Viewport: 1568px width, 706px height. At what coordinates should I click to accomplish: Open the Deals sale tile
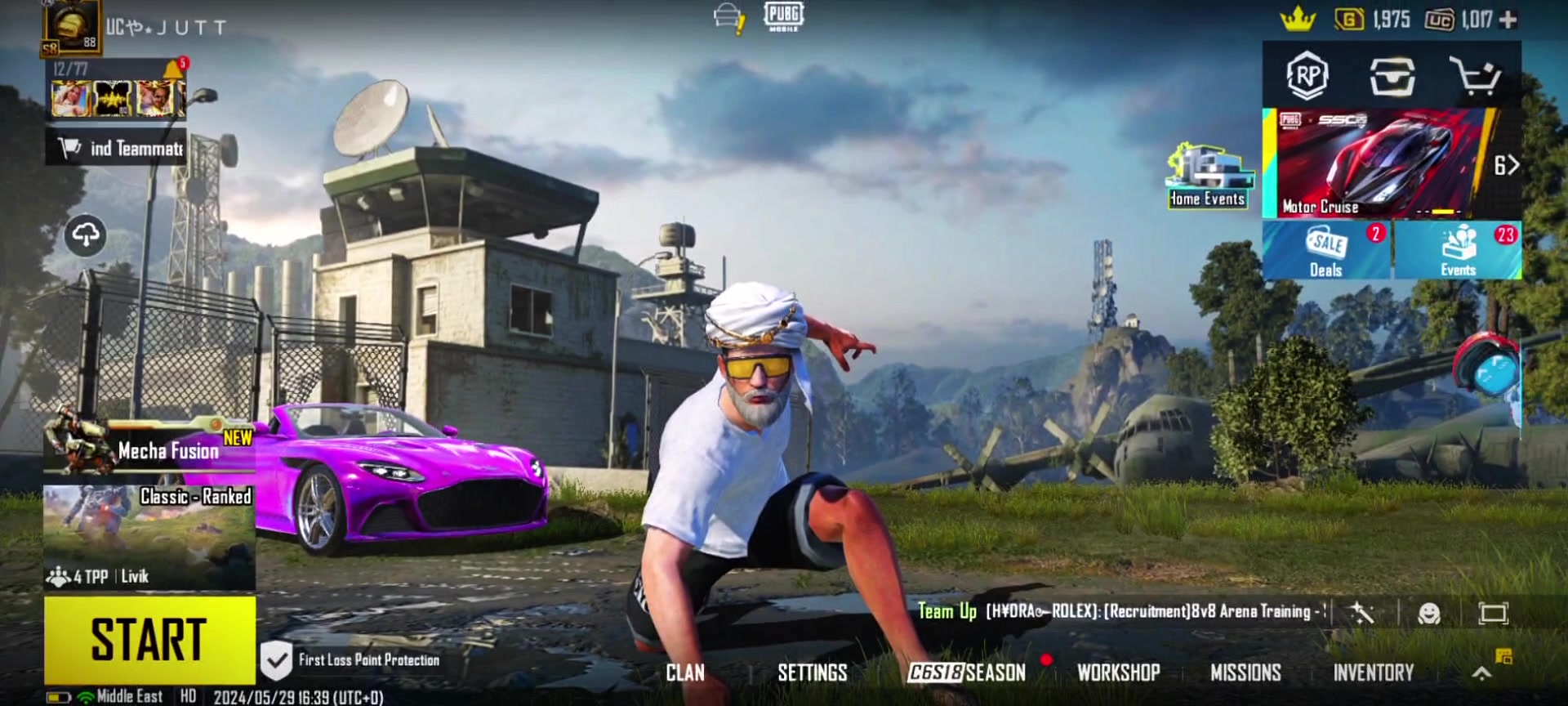[x=1326, y=251]
